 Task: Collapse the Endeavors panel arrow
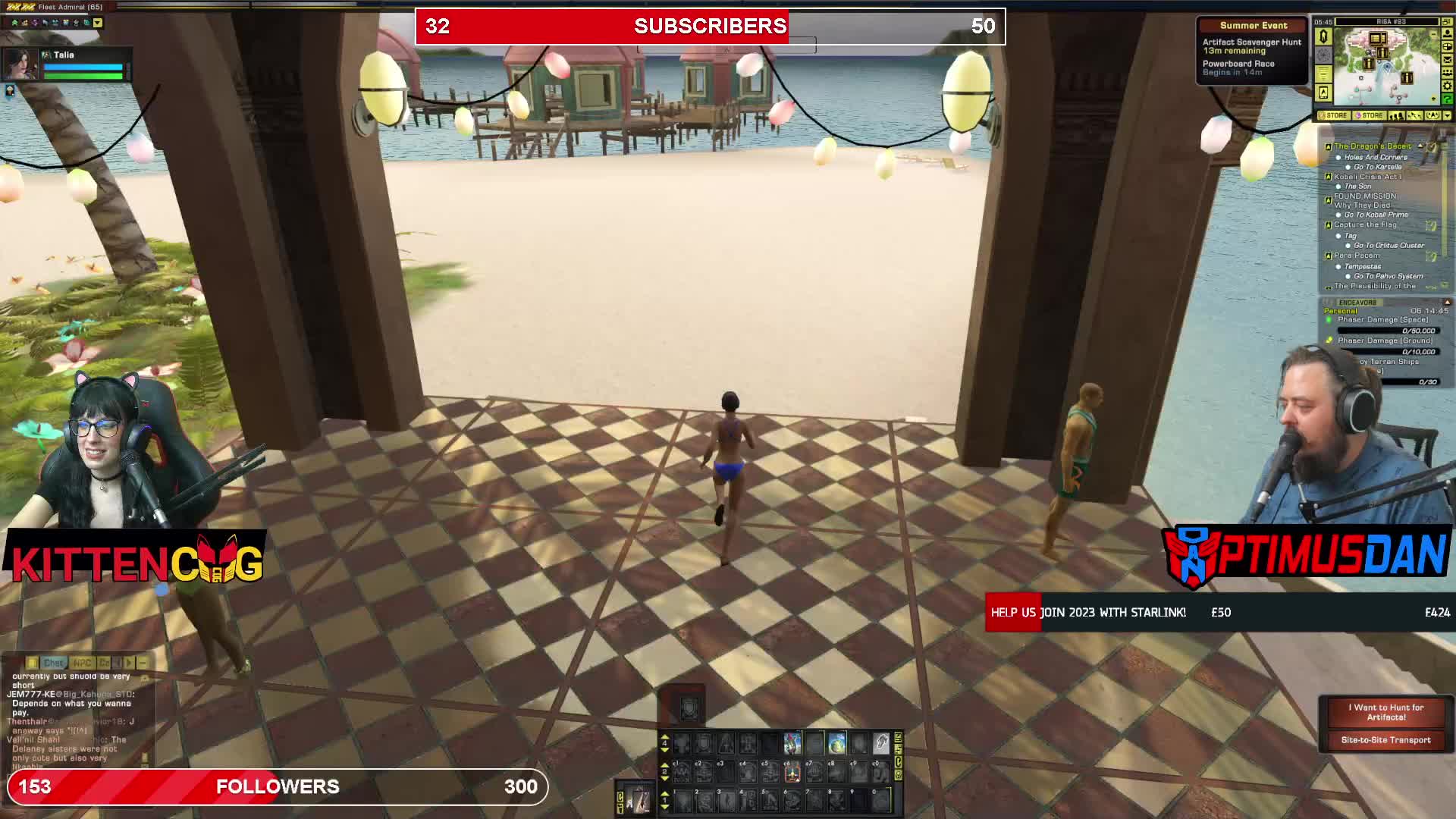pos(1447,303)
